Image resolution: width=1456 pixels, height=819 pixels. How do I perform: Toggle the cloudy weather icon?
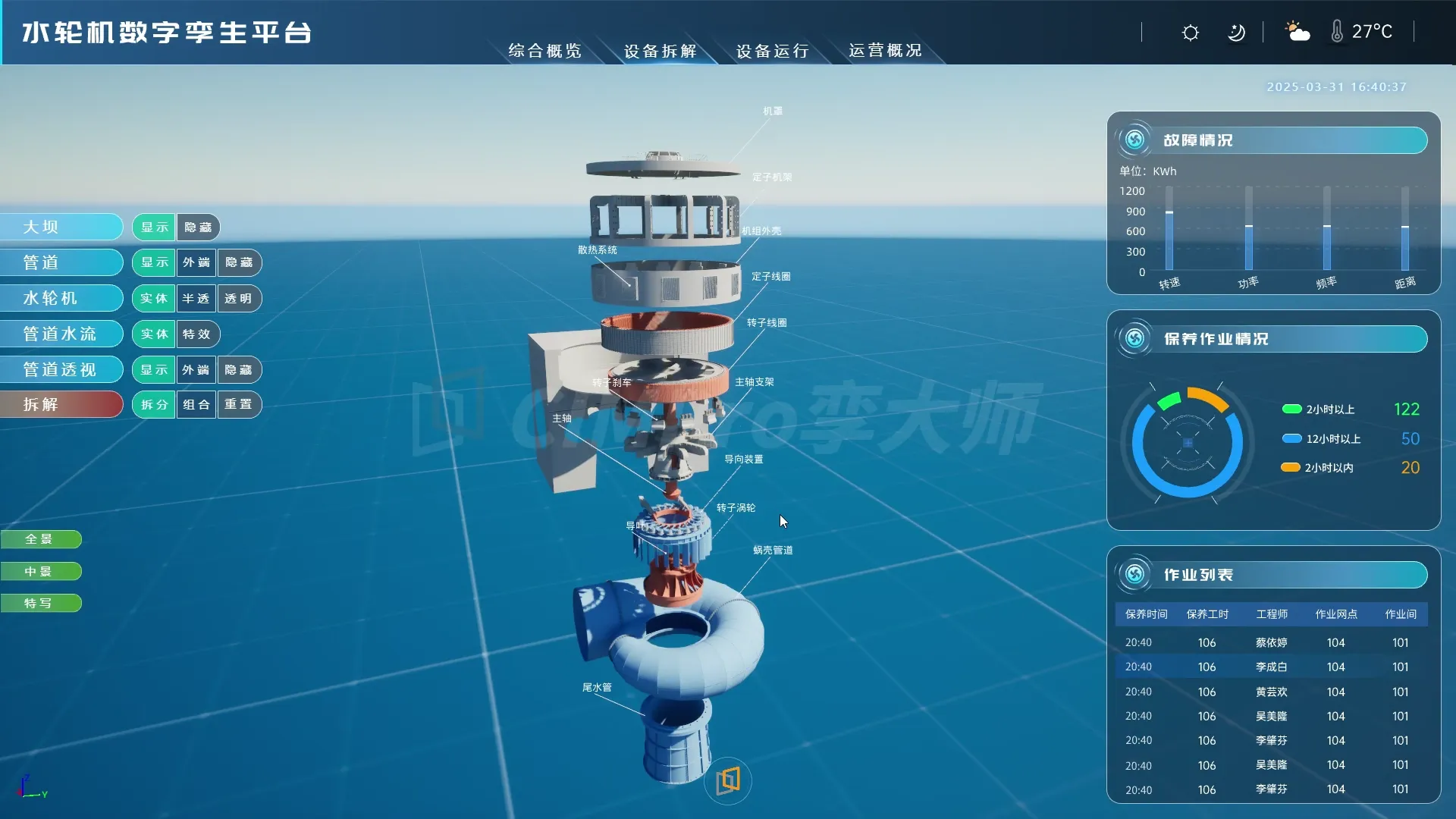pos(1298,32)
